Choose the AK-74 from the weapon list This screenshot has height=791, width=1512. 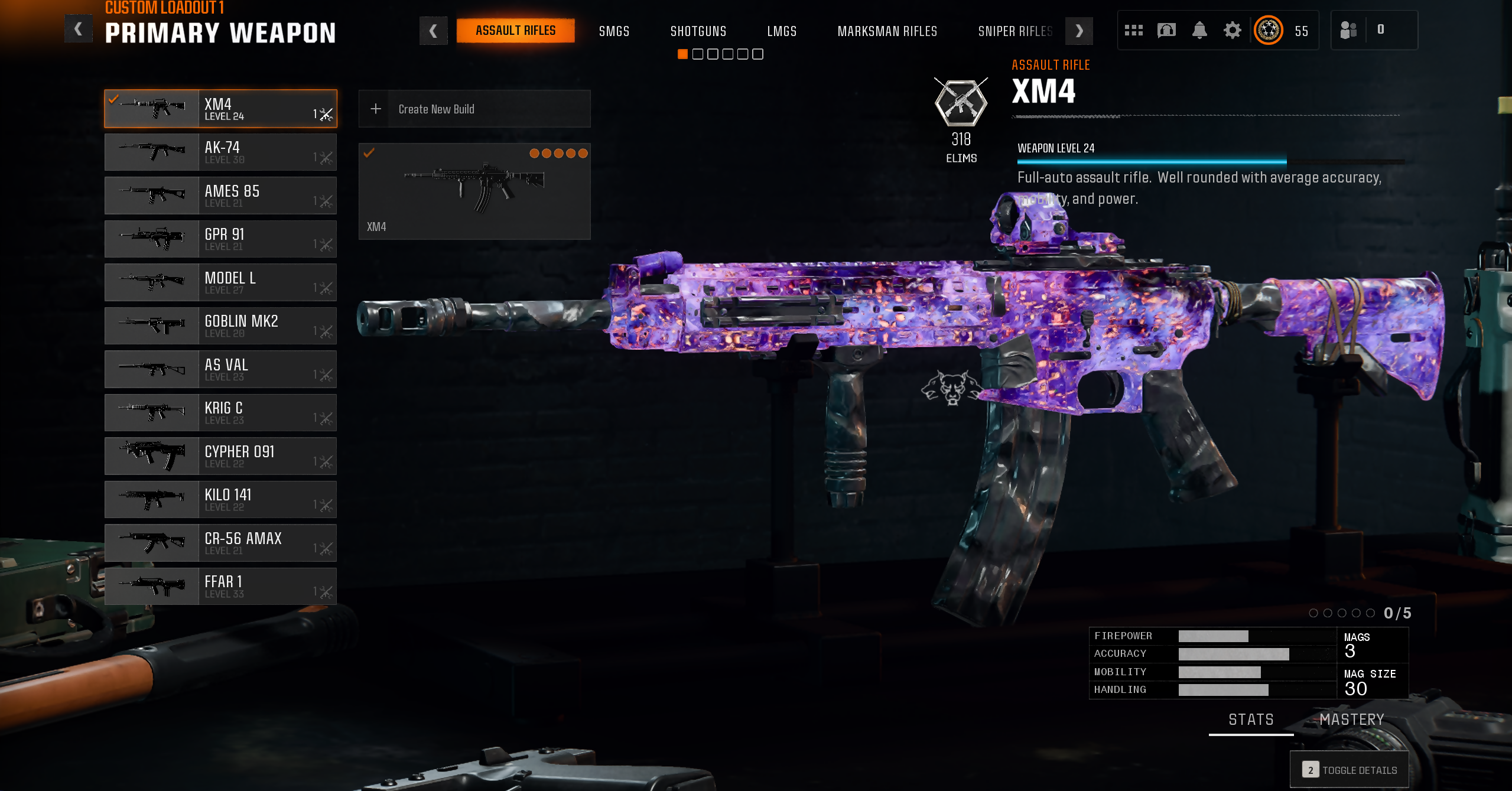click(x=220, y=152)
